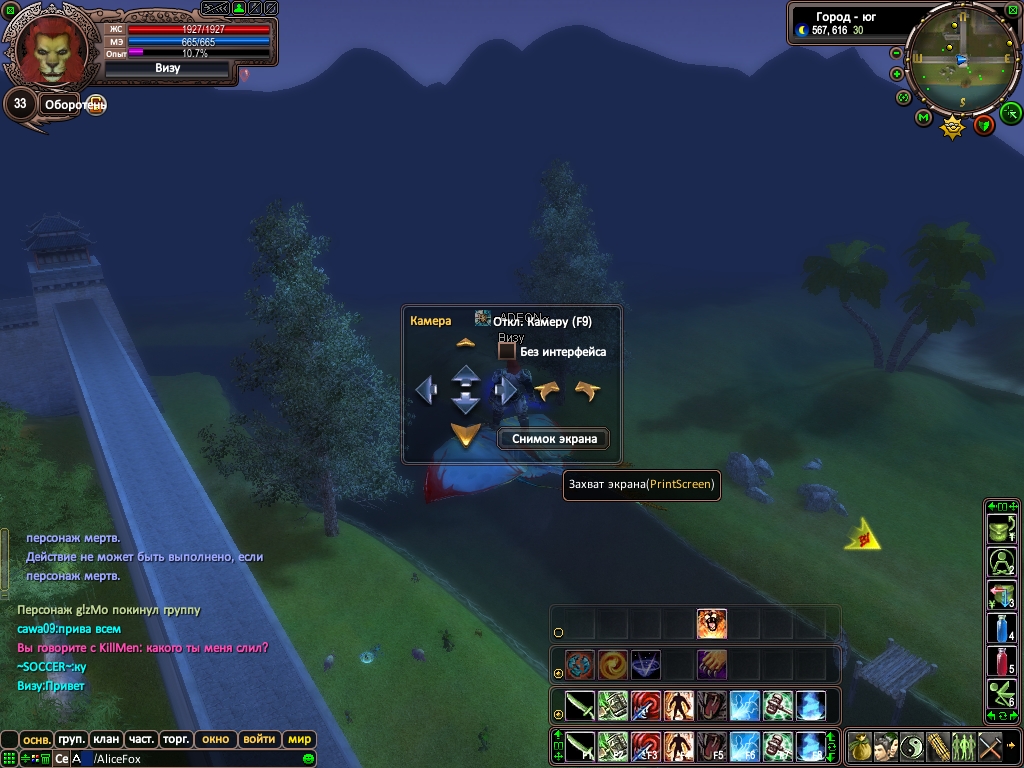Toggle the Без интерфейса checkbox

coord(507,352)
